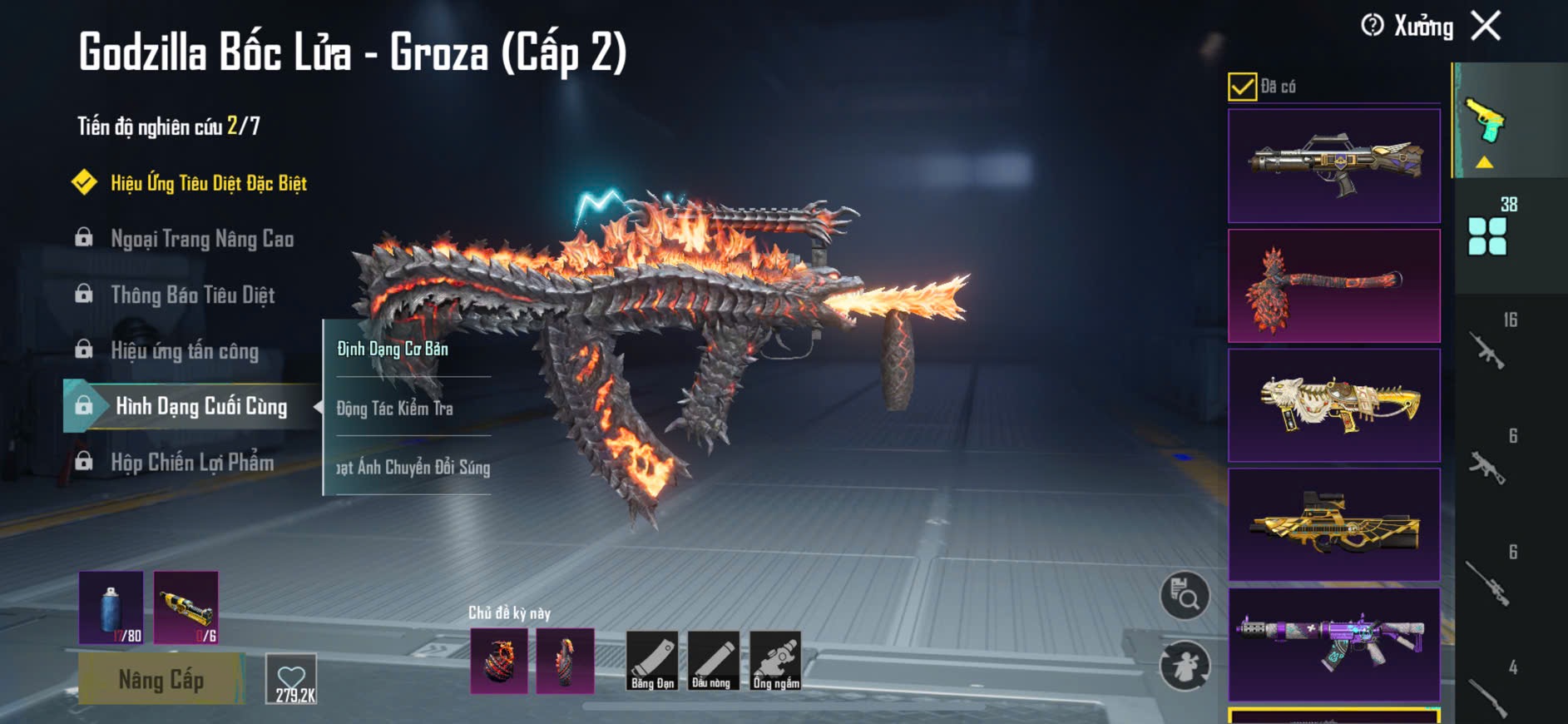This screenshot has height=724, width=1568.
Task: Open the magnifier preview button
Action: [1185, 595]
